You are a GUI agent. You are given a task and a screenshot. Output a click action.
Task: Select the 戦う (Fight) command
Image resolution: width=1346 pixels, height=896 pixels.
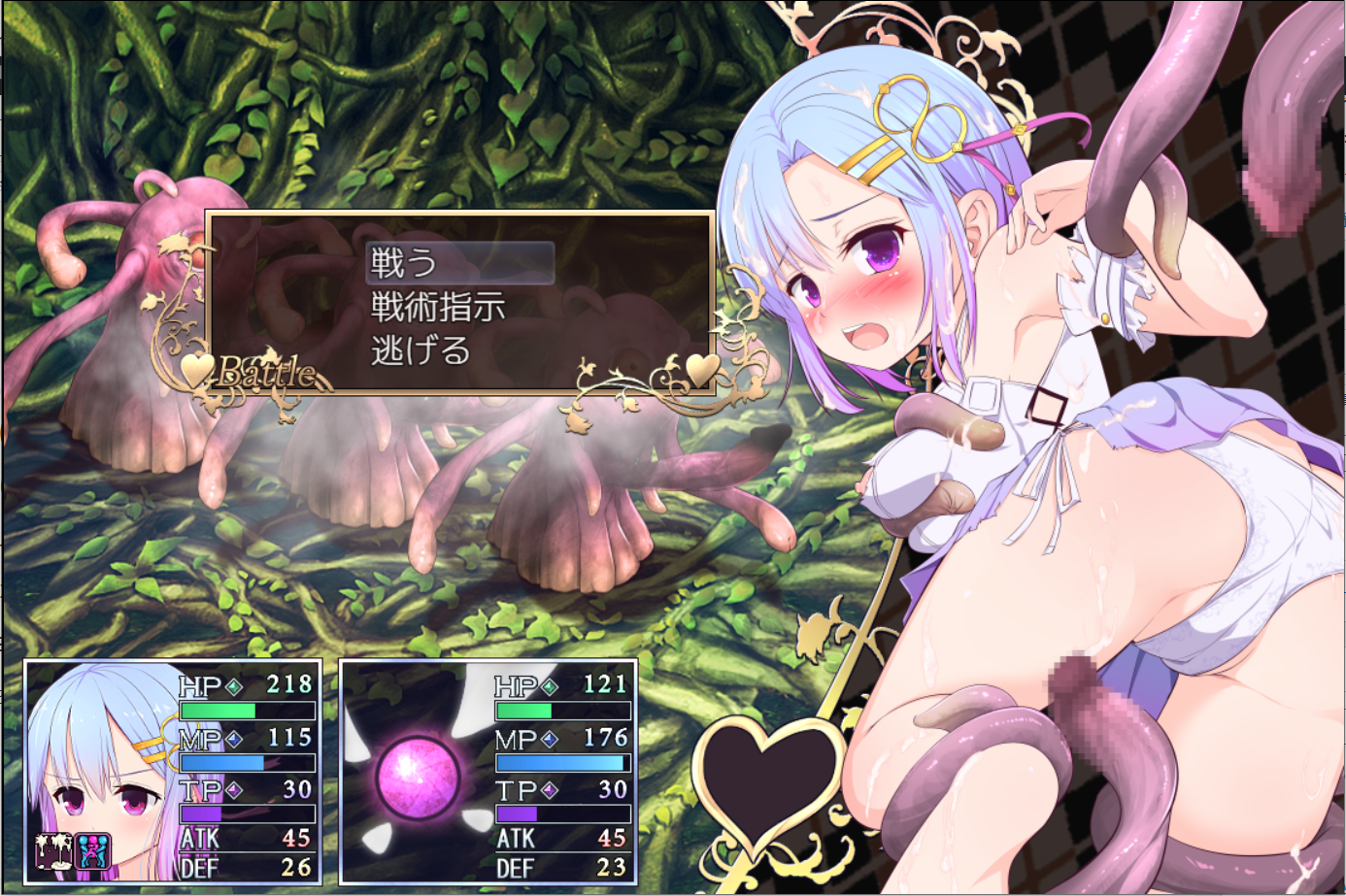pos(459,263)
